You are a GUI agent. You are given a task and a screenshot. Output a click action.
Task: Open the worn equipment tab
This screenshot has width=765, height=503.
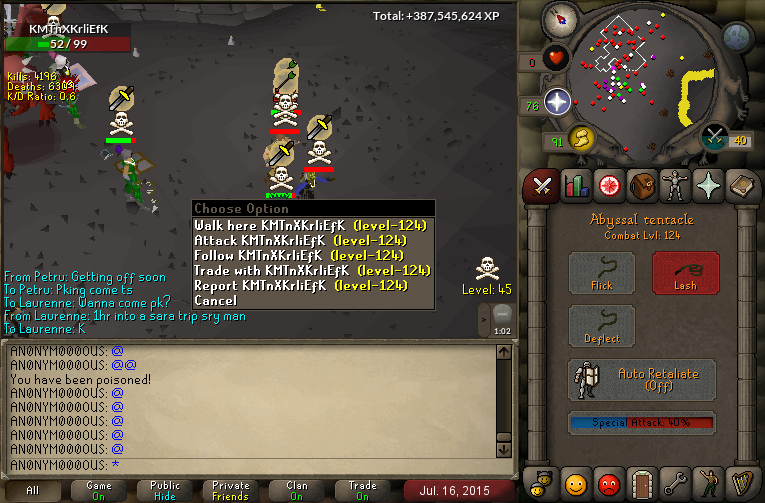675,186
